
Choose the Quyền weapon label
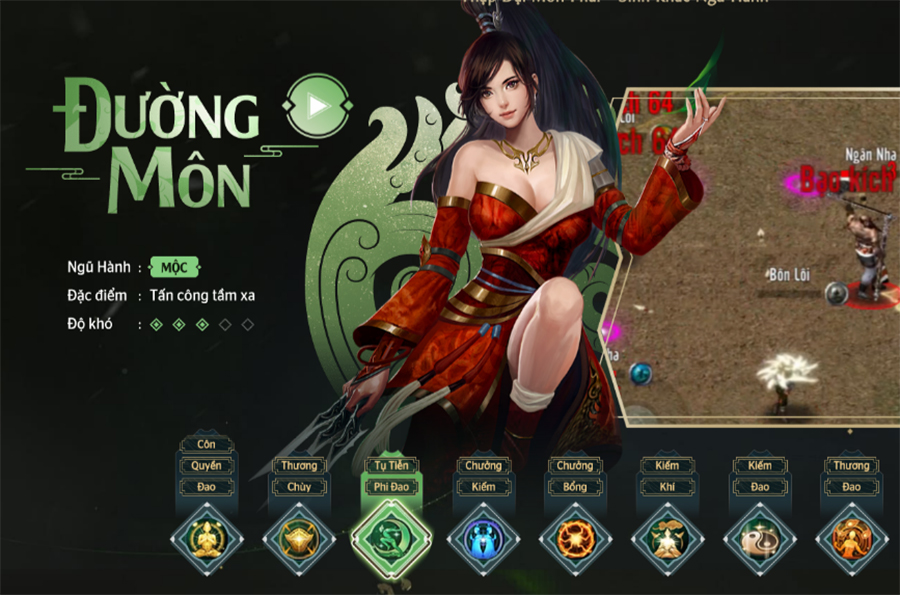[x=207, y=466]
